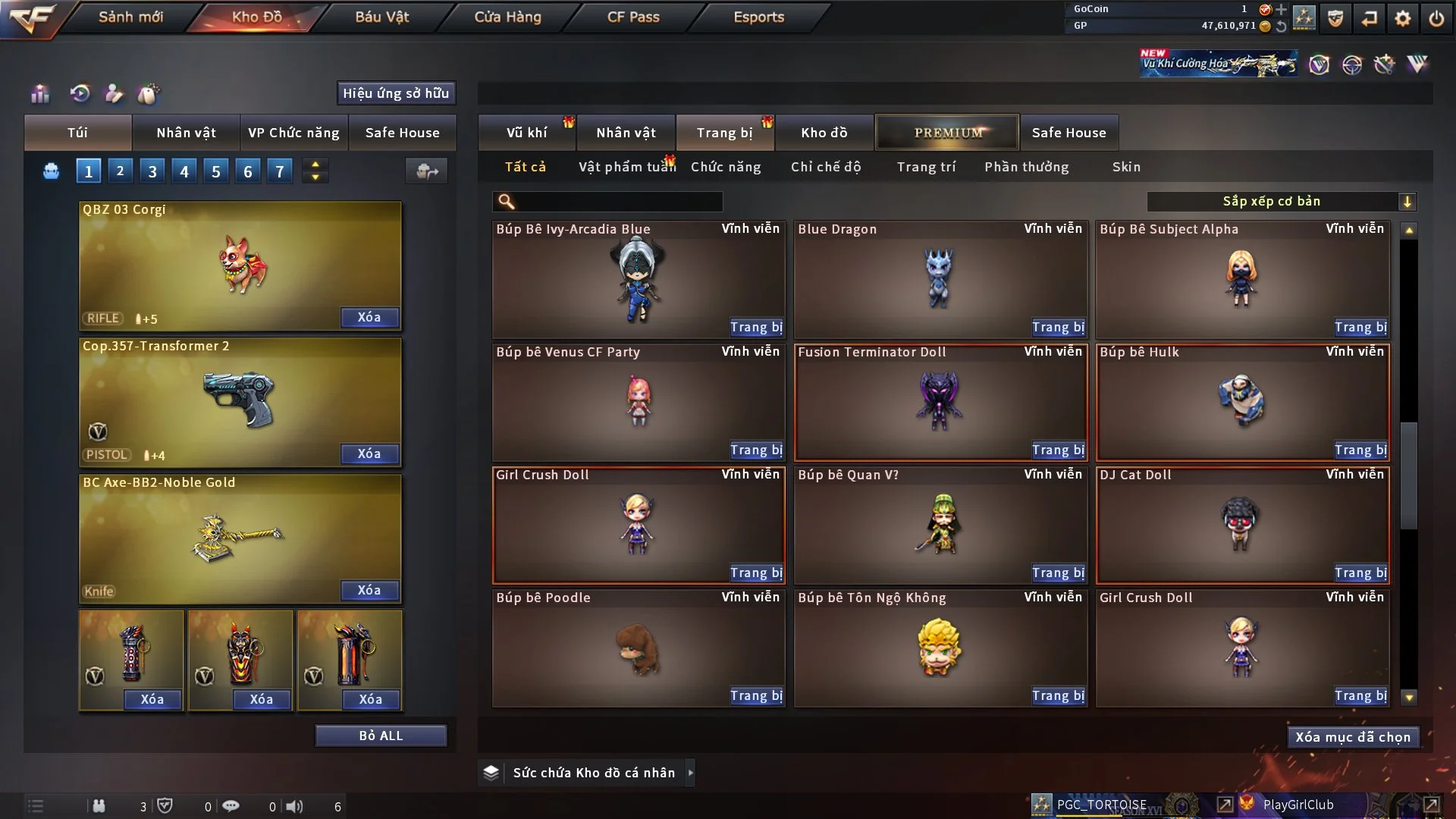The width and height of the screenshot is (1456, 819).
Task: Open the gear settings icon
Action: click(x=1402, y=18)
